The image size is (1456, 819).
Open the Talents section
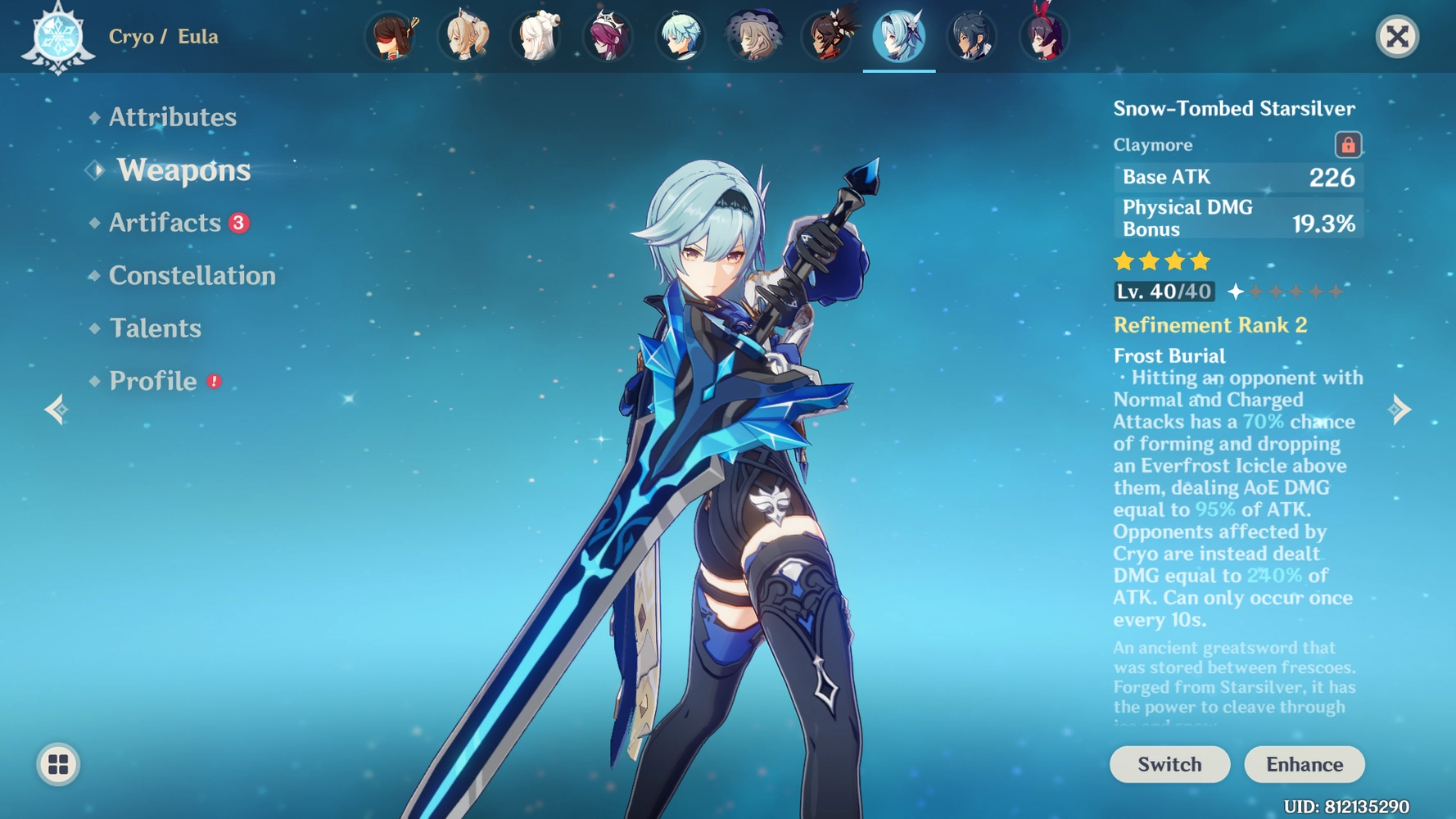pos(155,328)
